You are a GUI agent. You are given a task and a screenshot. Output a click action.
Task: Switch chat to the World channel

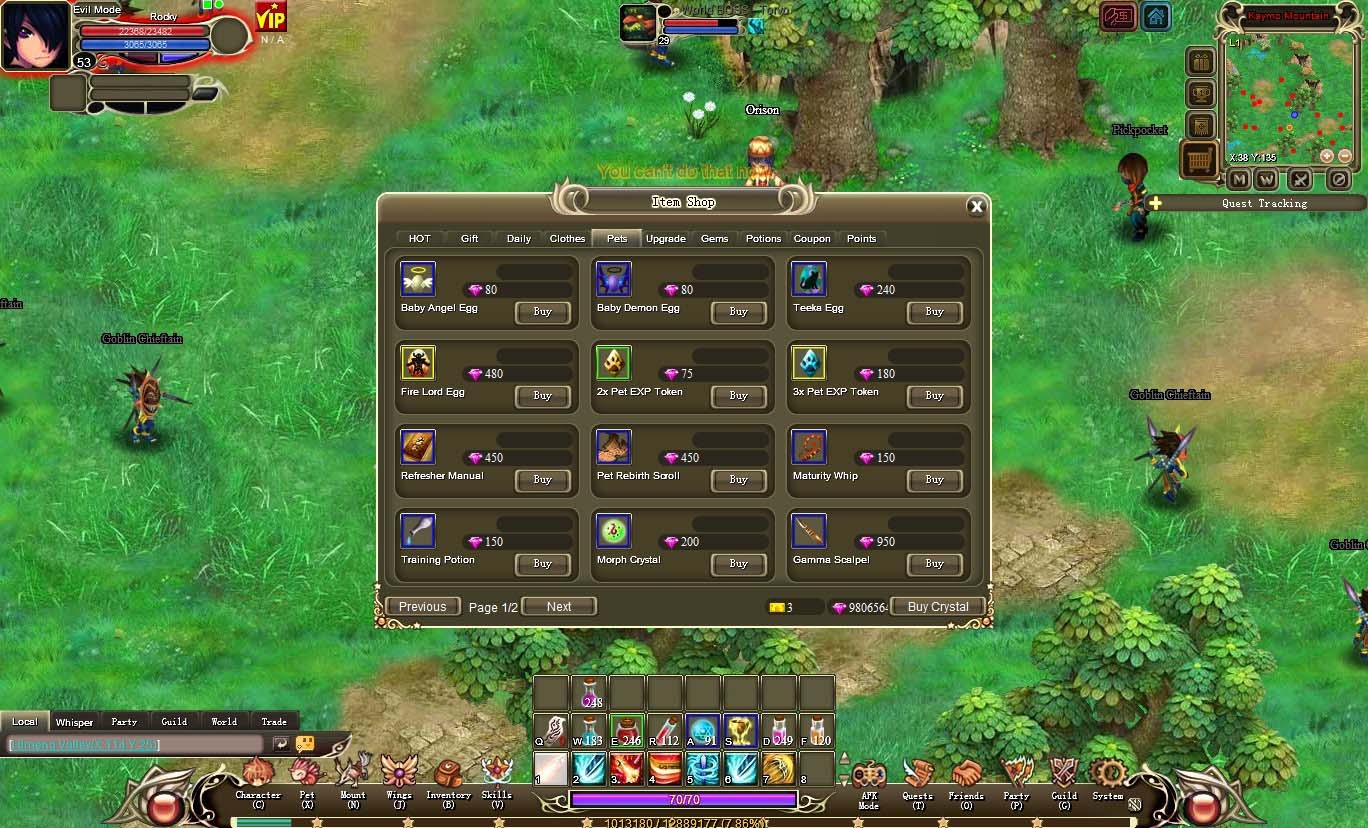click(224, 721)
